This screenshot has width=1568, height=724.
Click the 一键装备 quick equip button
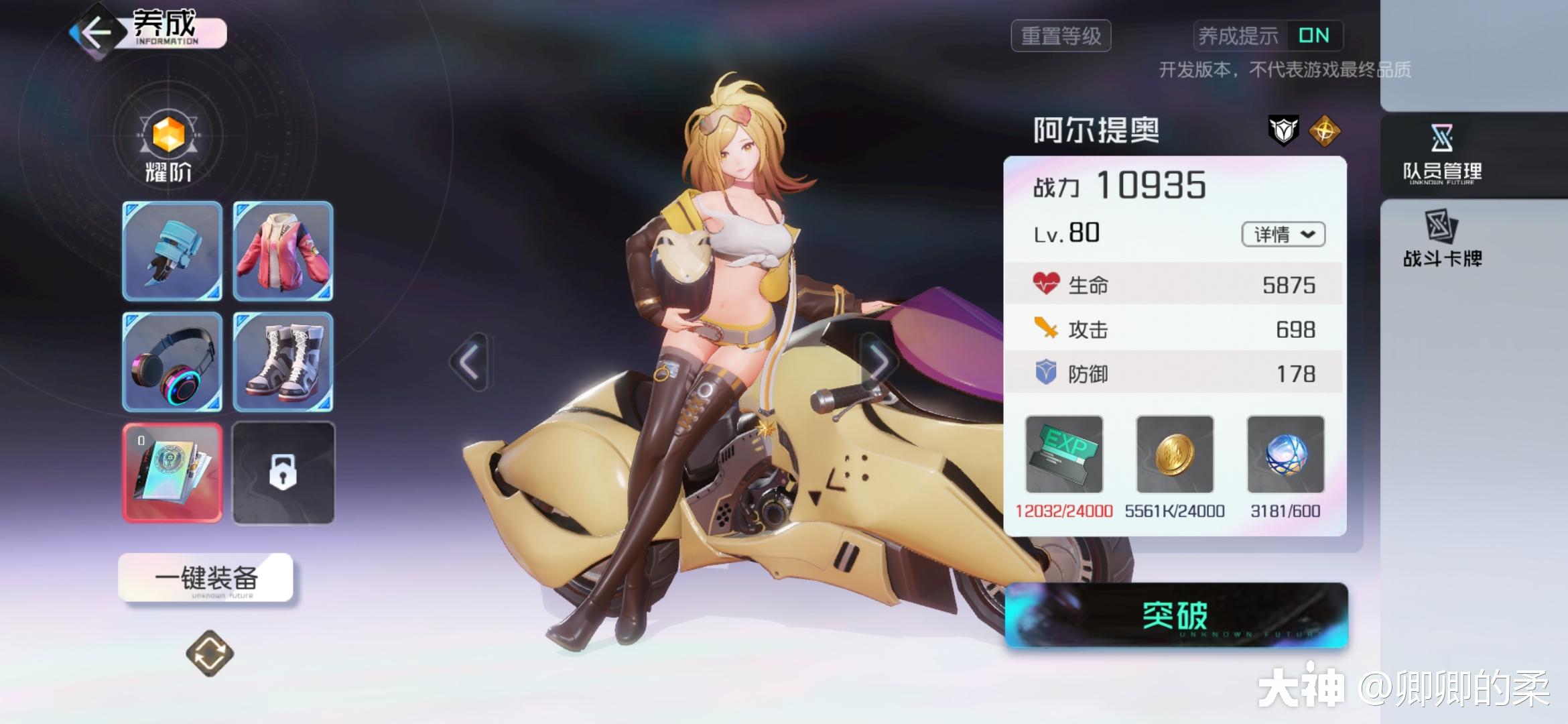click(206, 577)
